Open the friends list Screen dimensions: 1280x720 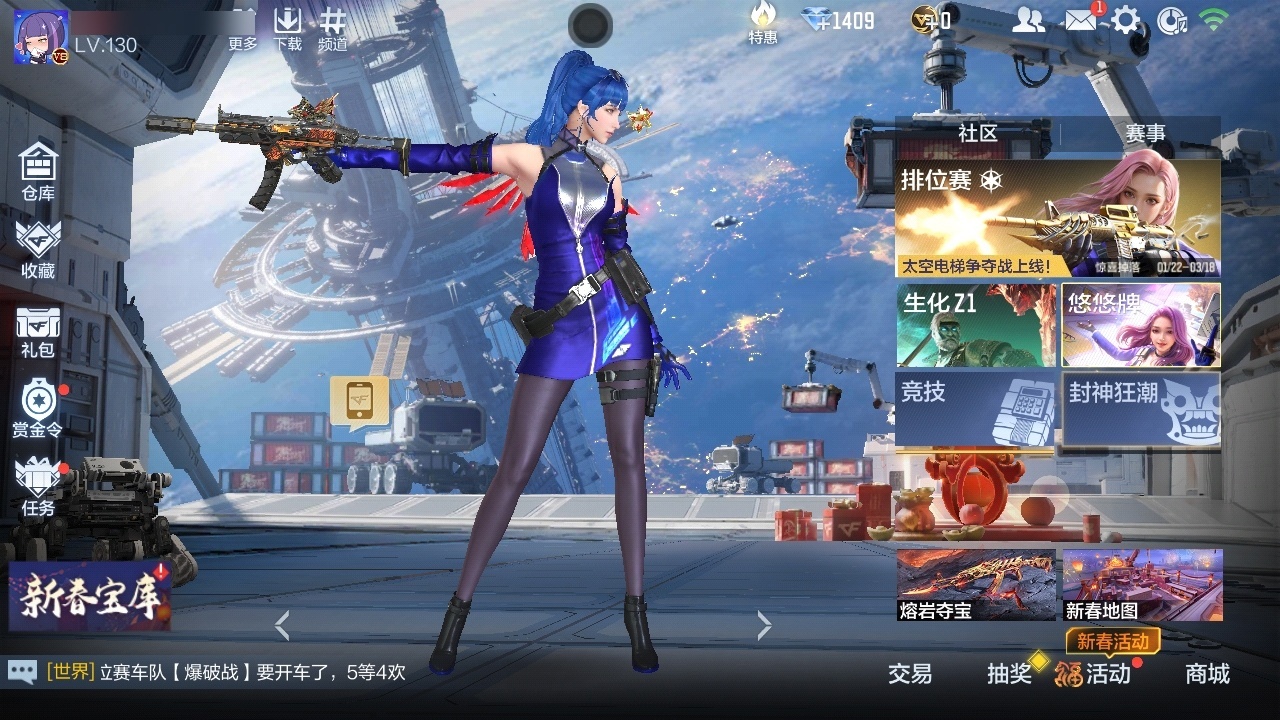click(1029, 18)
